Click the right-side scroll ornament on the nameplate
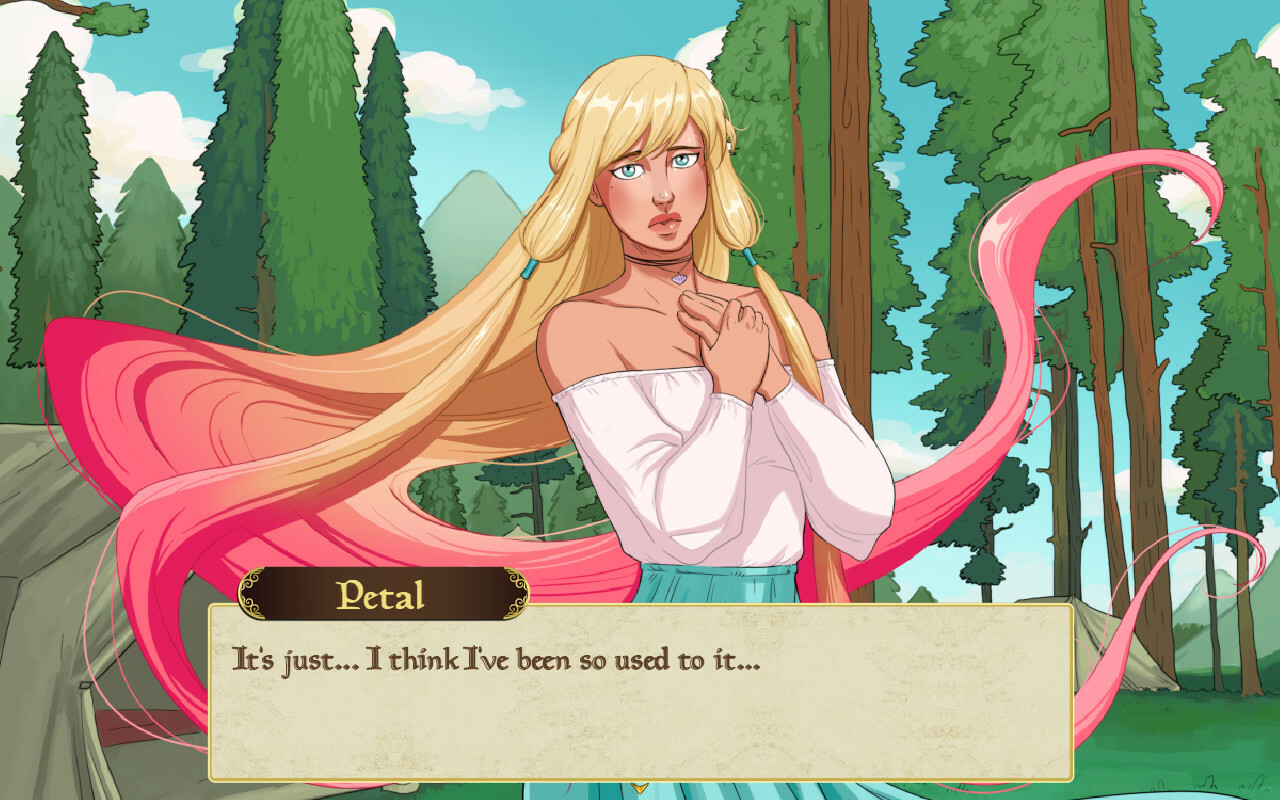 (x=519, y=592)
